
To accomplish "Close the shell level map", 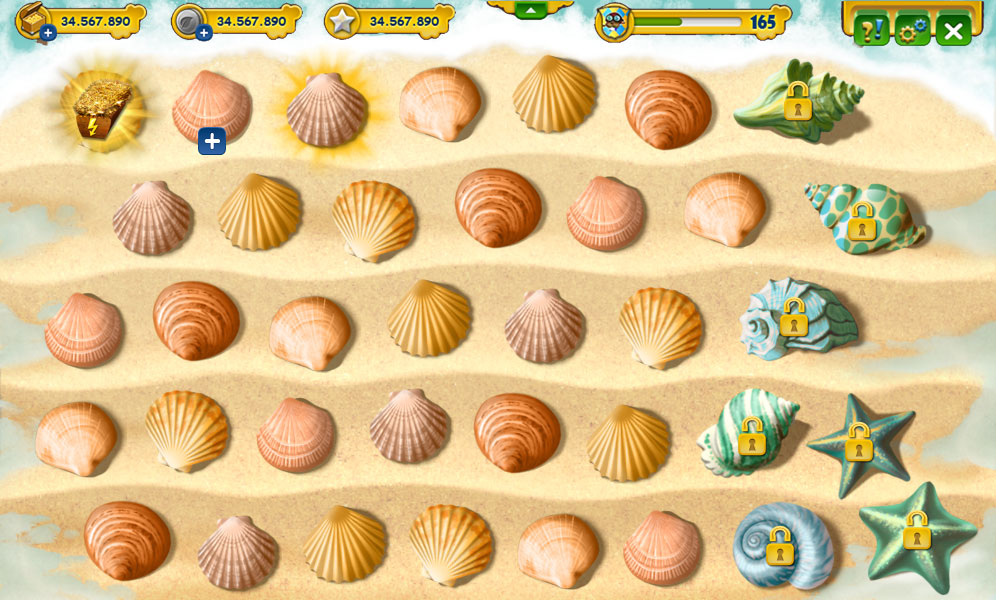I will tap(954, 31).
